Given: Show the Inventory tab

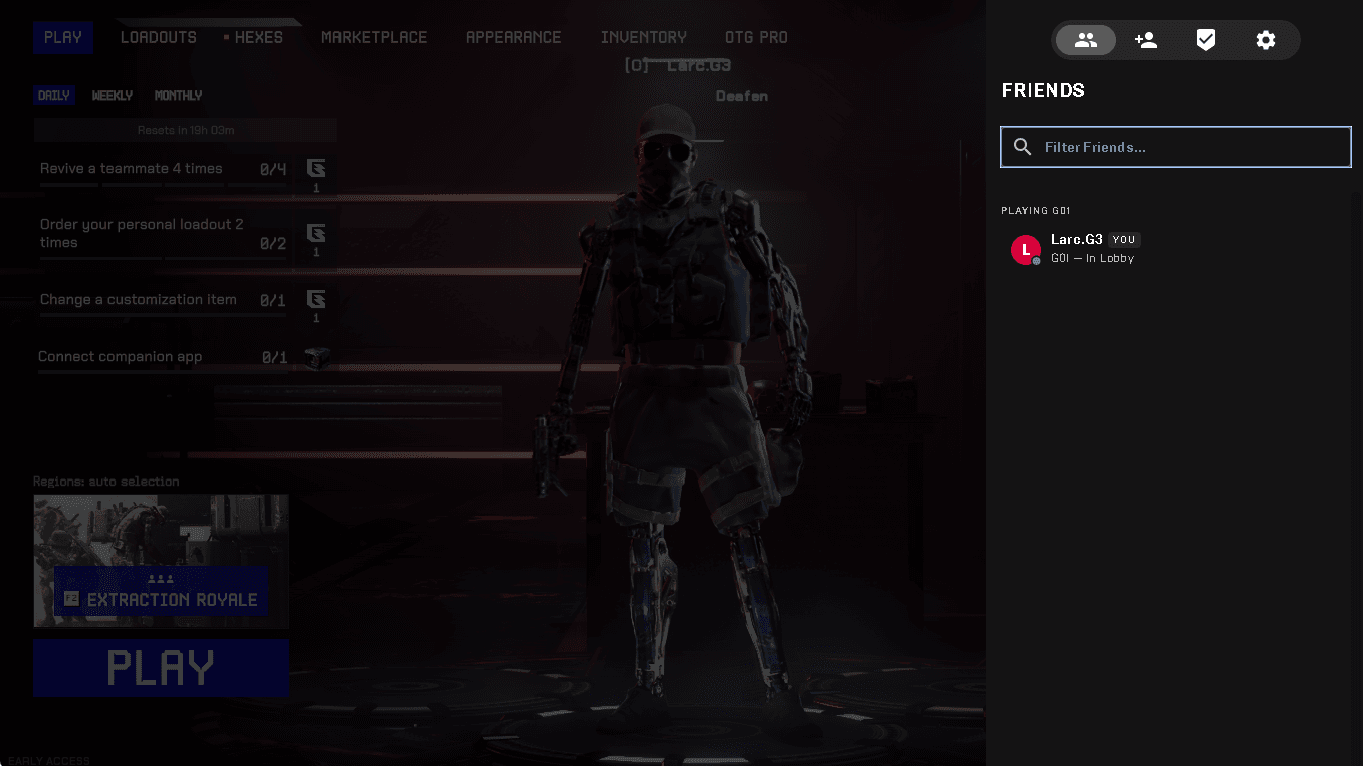Looking at the screenshot, I should pyautogui.click(x=643, y=38).
